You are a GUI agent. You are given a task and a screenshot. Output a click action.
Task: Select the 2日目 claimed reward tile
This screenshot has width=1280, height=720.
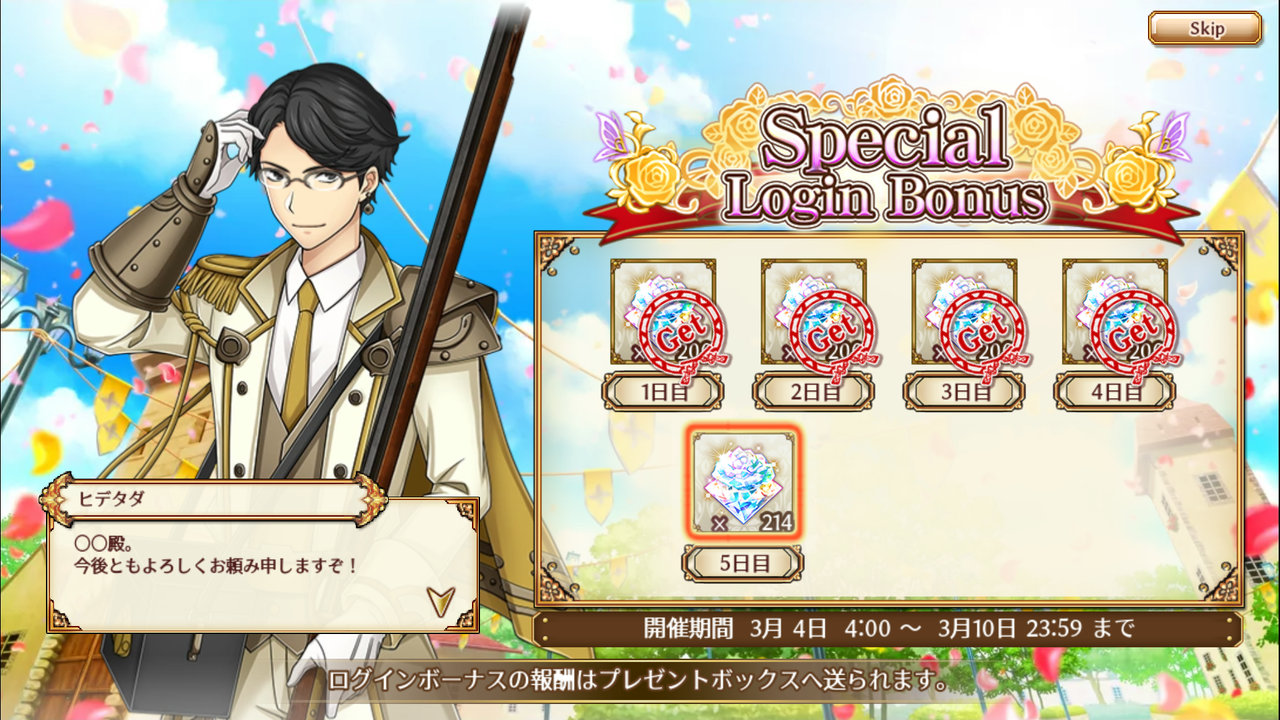tap(813, 313)
